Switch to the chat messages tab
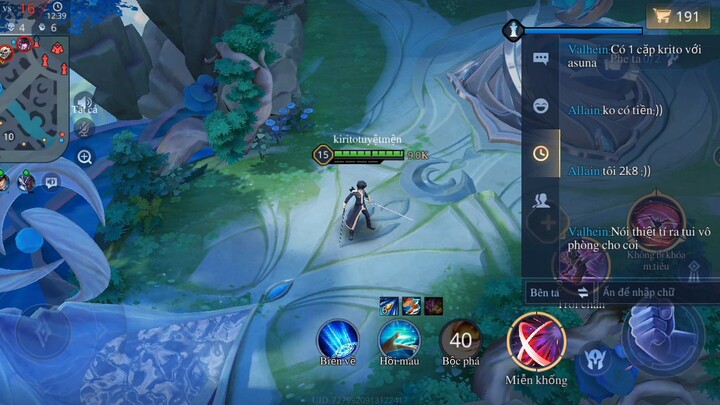 (541, 59)
